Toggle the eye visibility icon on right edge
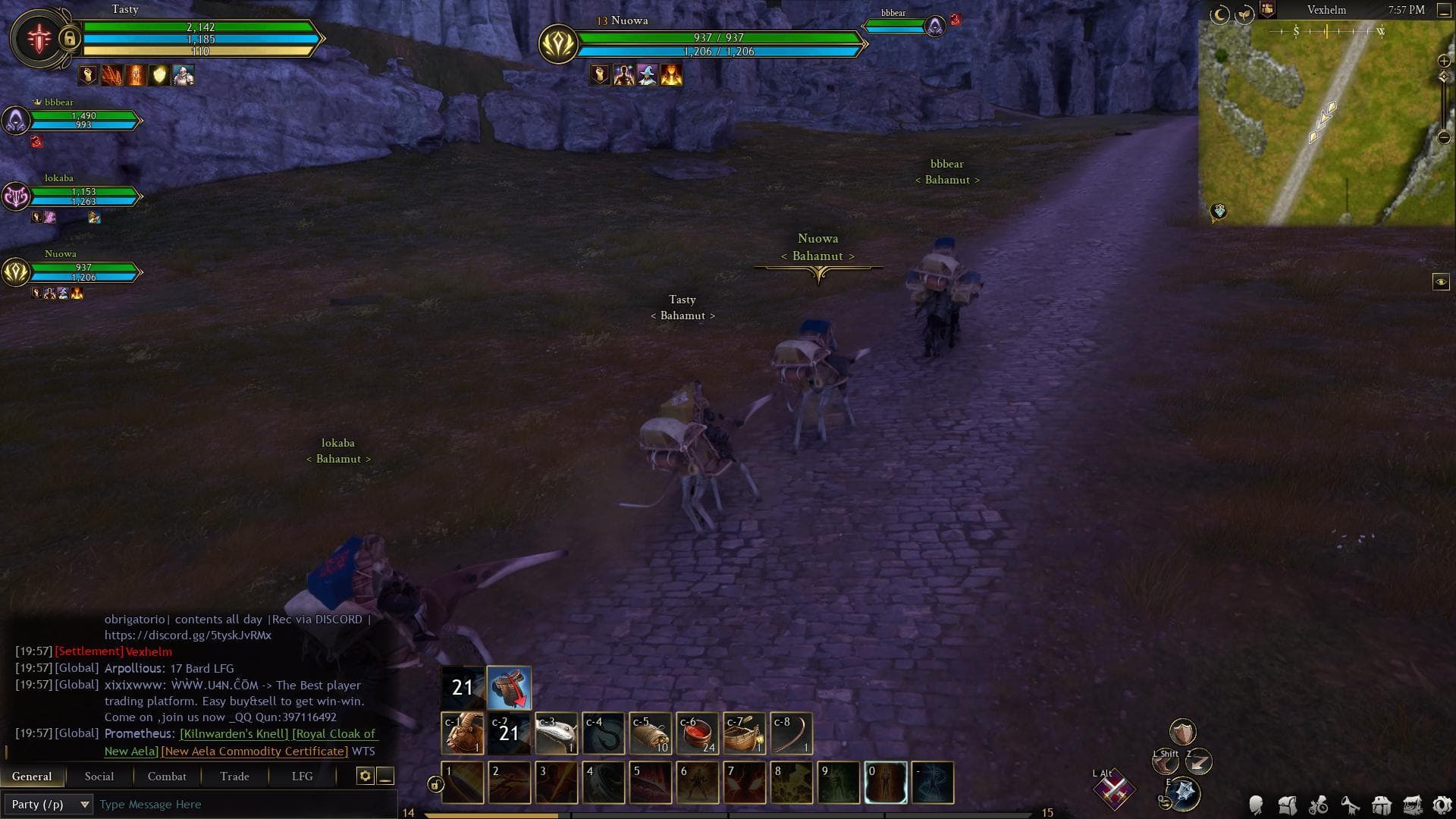This screenshot has width=1456, height=819. point(1441,282)
